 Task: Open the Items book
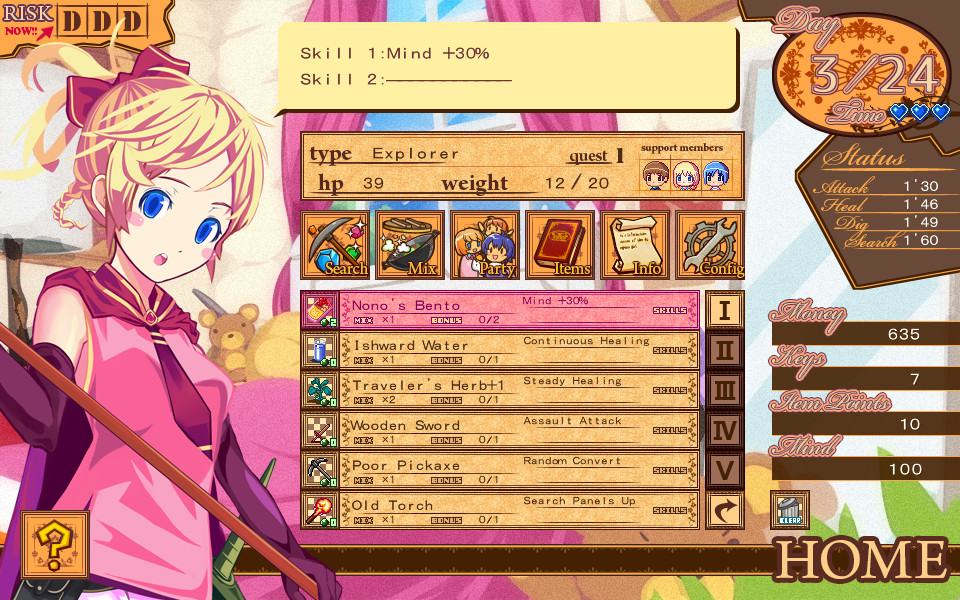(560, 245)
